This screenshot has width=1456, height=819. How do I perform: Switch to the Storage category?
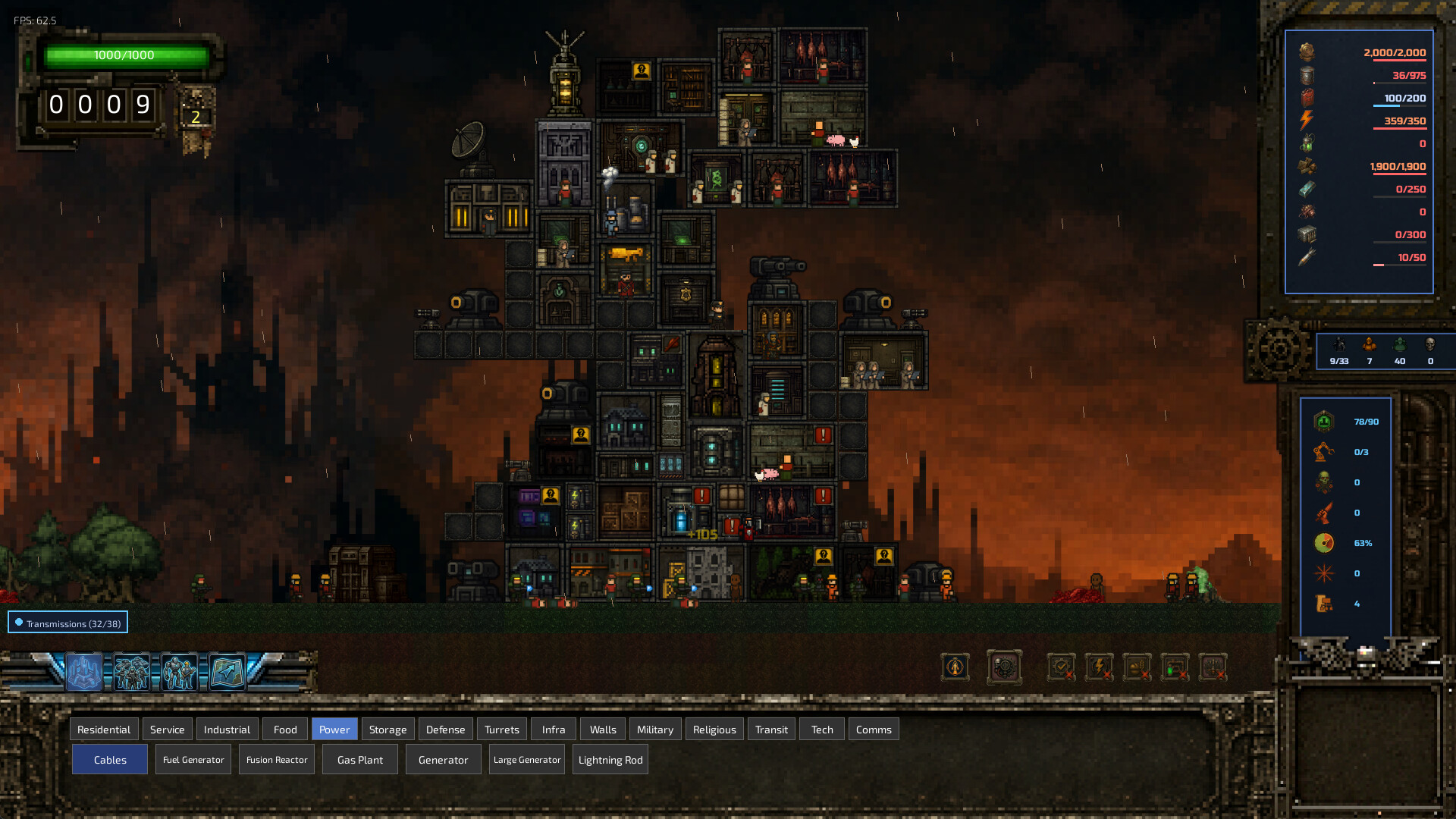click(388, 730)
